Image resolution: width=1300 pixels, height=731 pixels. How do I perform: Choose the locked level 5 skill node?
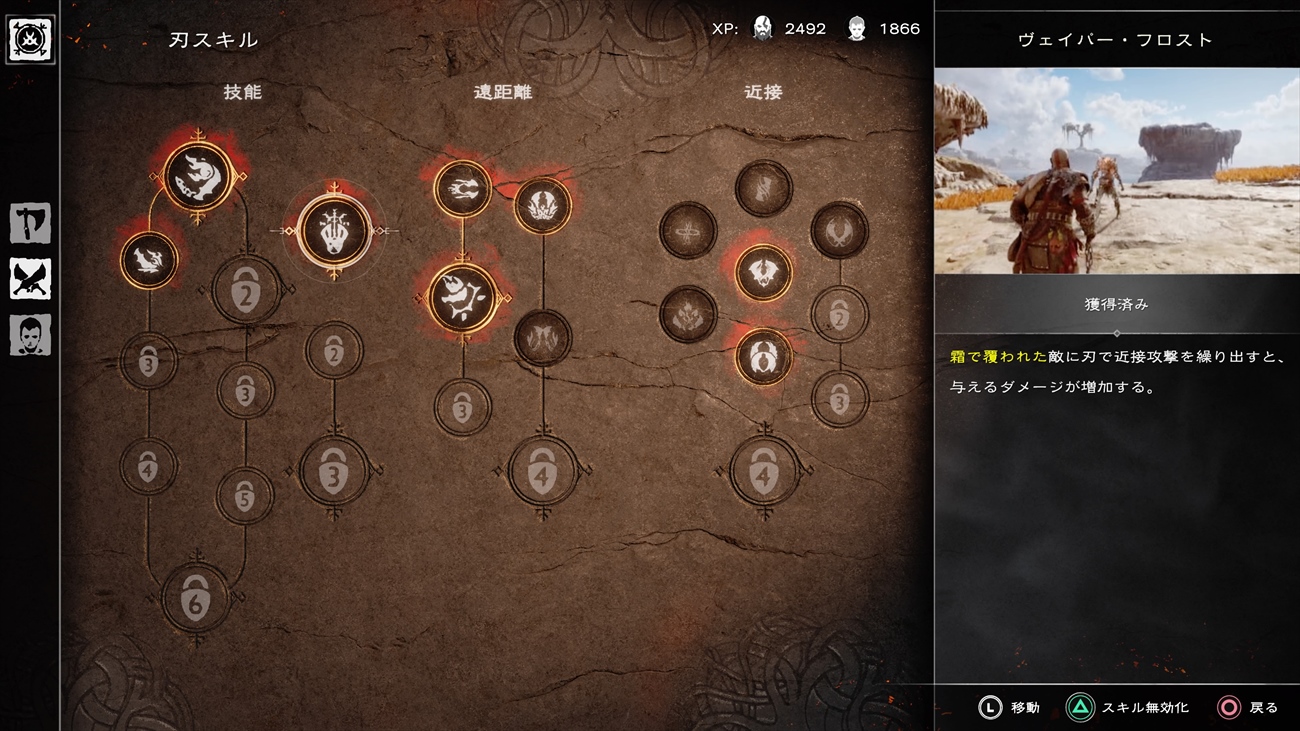[245, 495]
